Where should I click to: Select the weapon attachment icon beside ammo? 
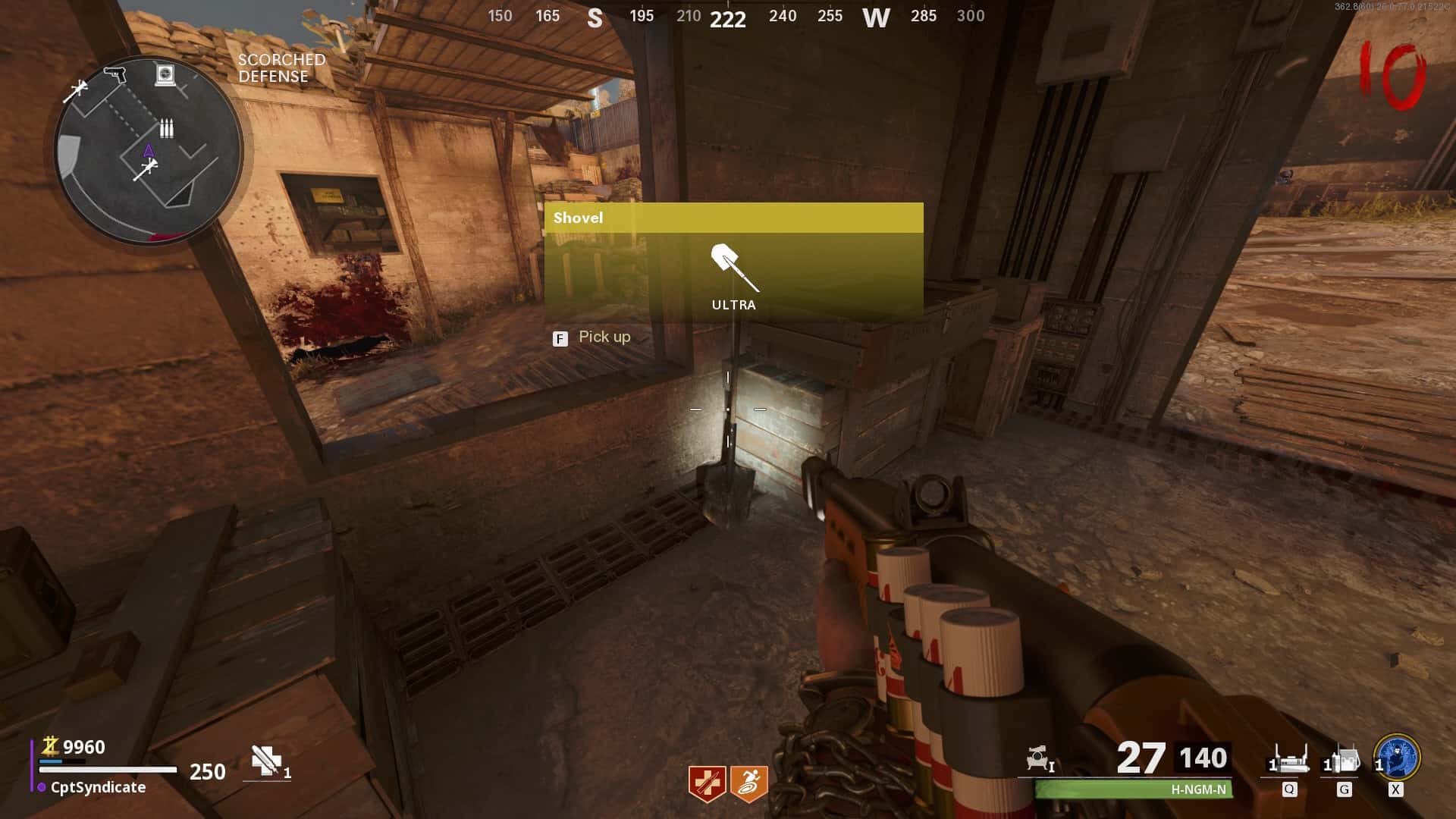click(x=1038, y=758)
